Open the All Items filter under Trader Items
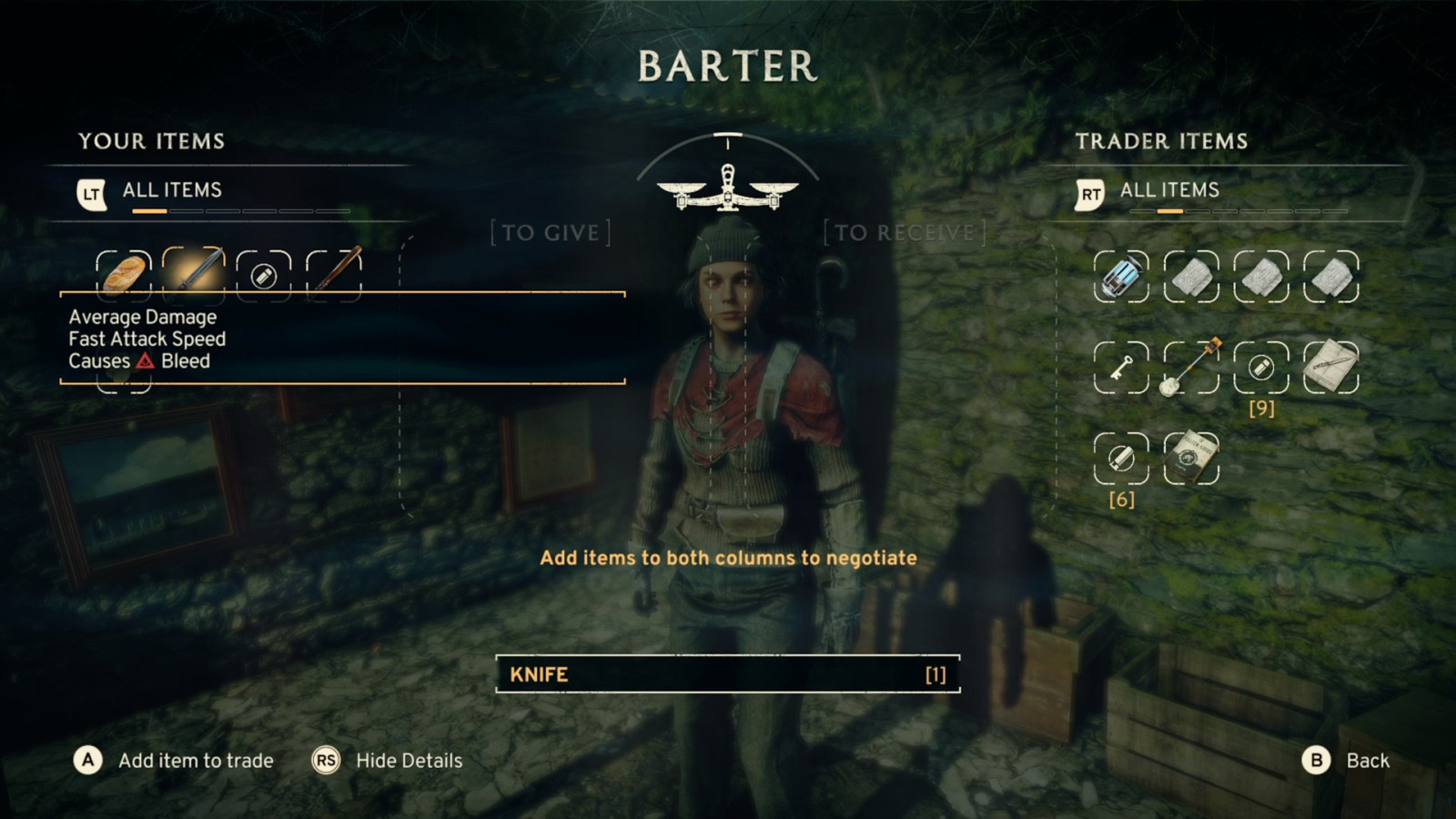This screenshot has width=1456, height=819. 1169,190
